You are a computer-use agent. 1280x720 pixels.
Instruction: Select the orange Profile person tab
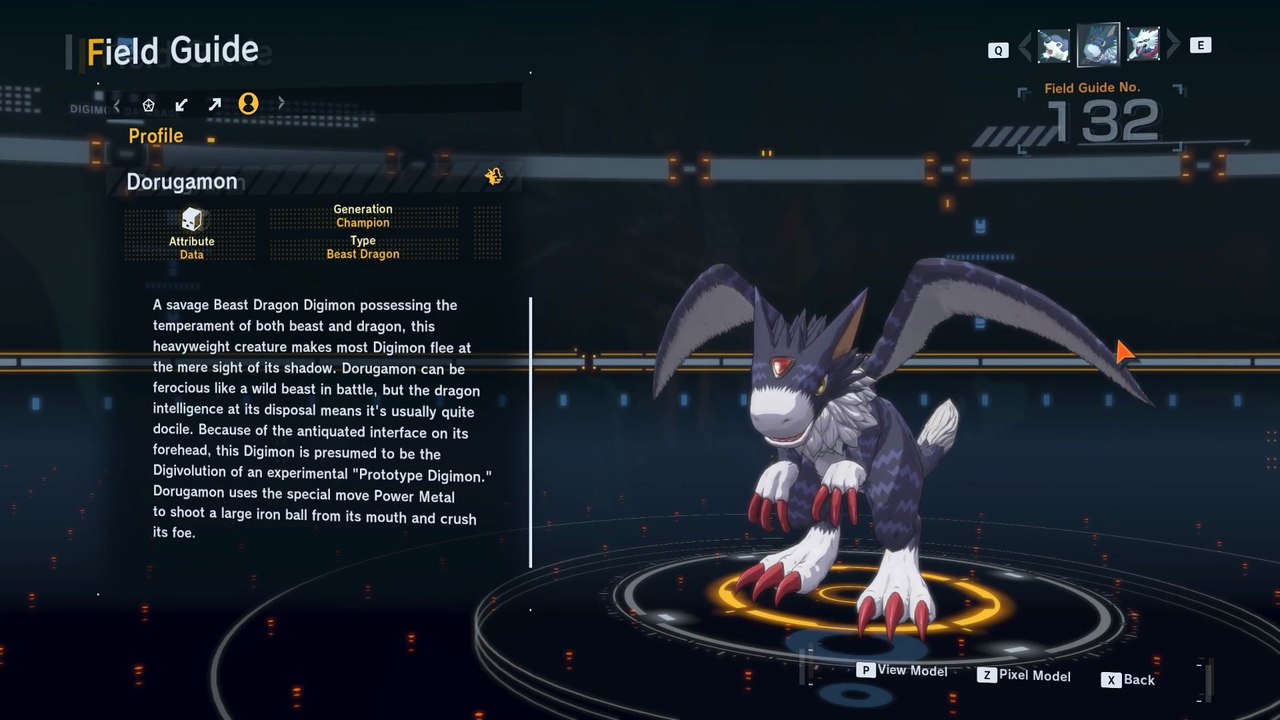click(x=248, y=103)
